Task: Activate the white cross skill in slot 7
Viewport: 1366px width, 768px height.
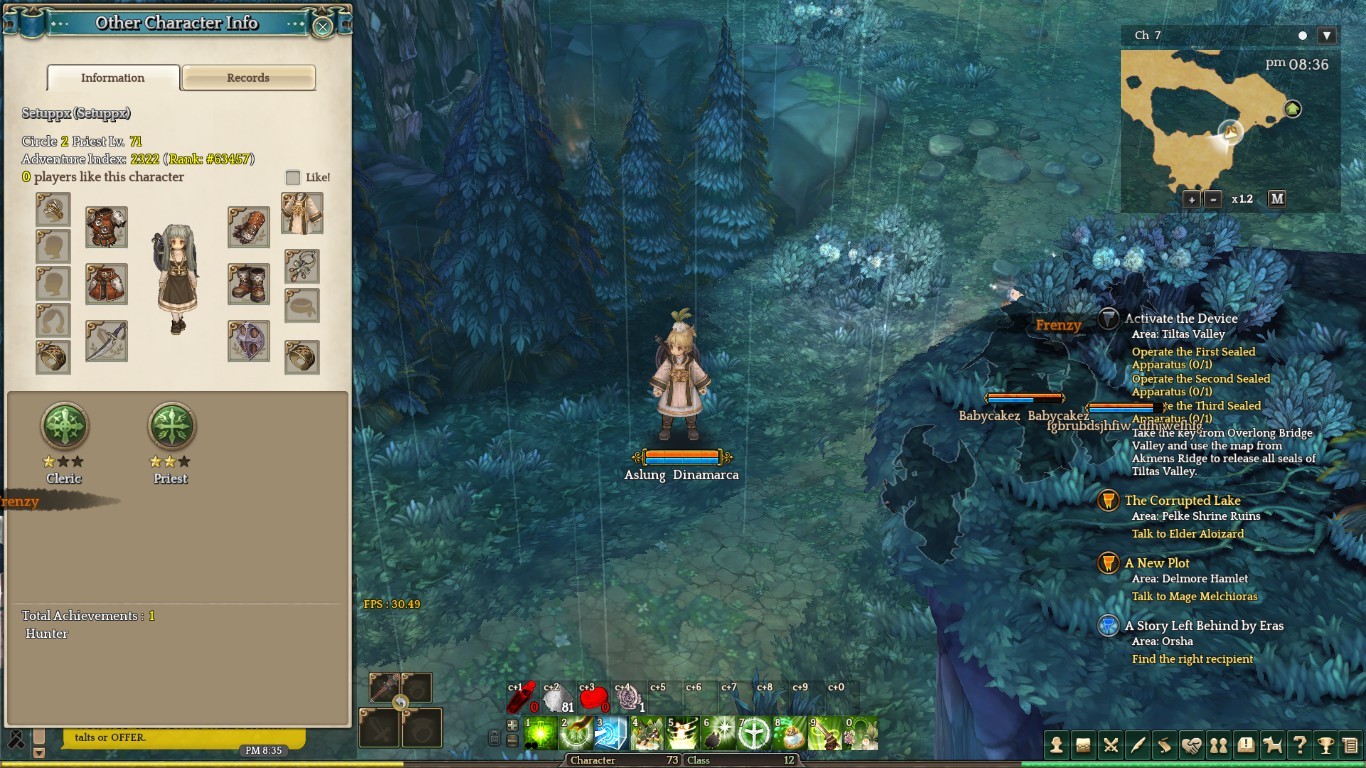Action: [x=753, y=734]
